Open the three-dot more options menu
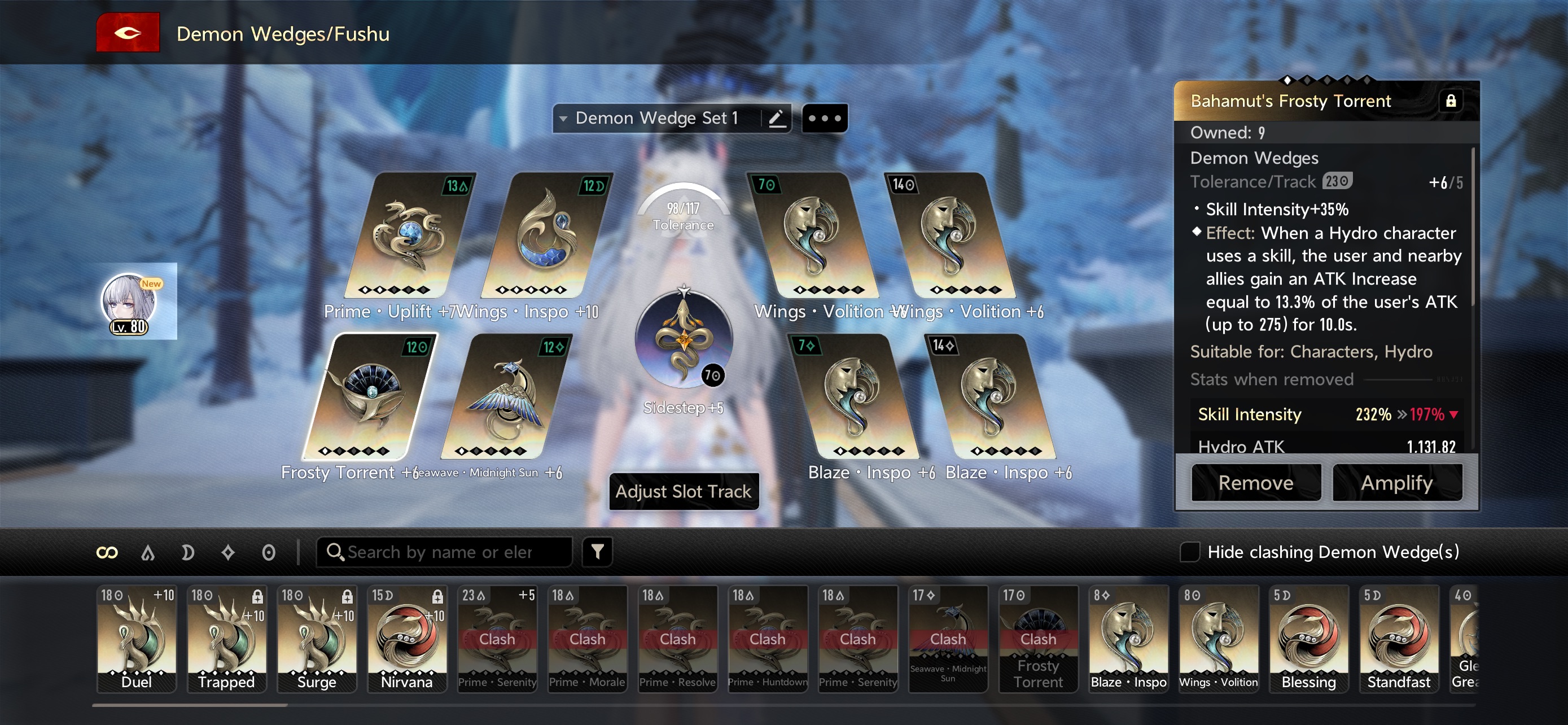 (x=824, y=118)
